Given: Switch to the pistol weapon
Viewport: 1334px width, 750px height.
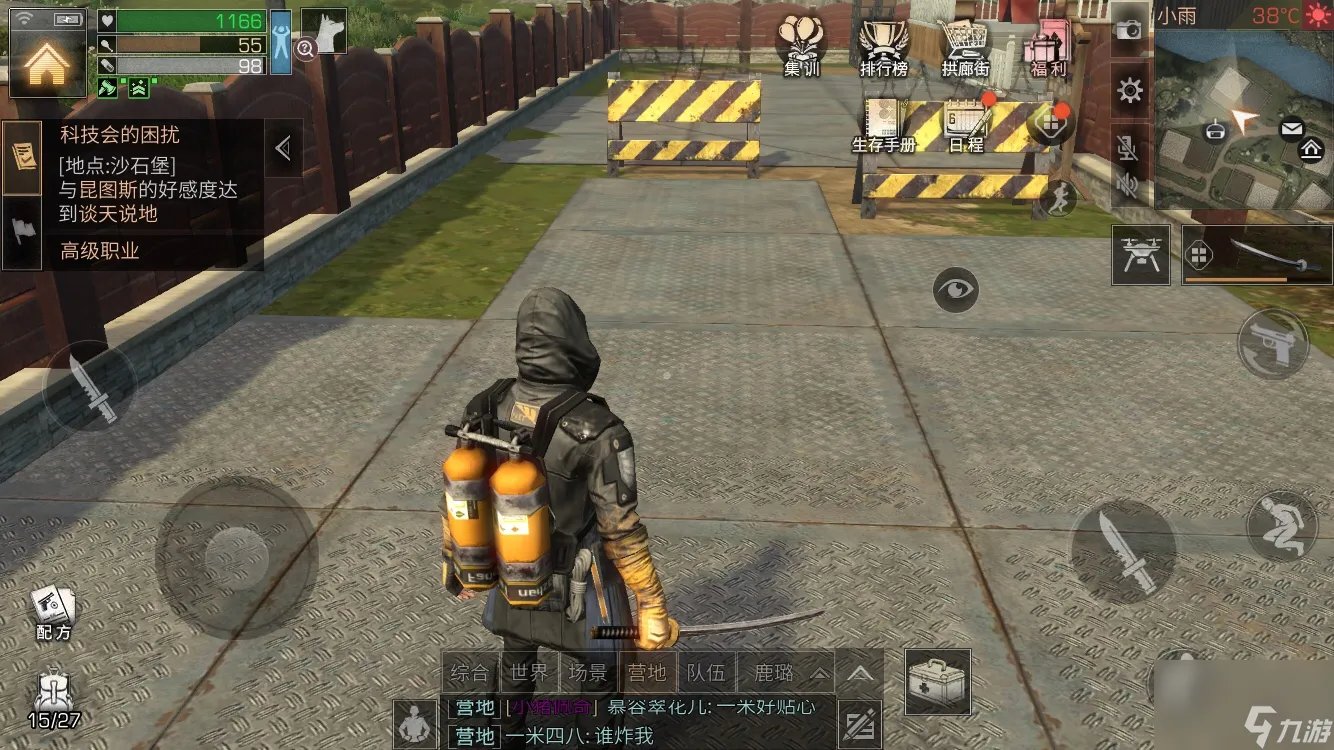Looking at the screenshot, I should pyautogui.click(x=1272, y=345).
